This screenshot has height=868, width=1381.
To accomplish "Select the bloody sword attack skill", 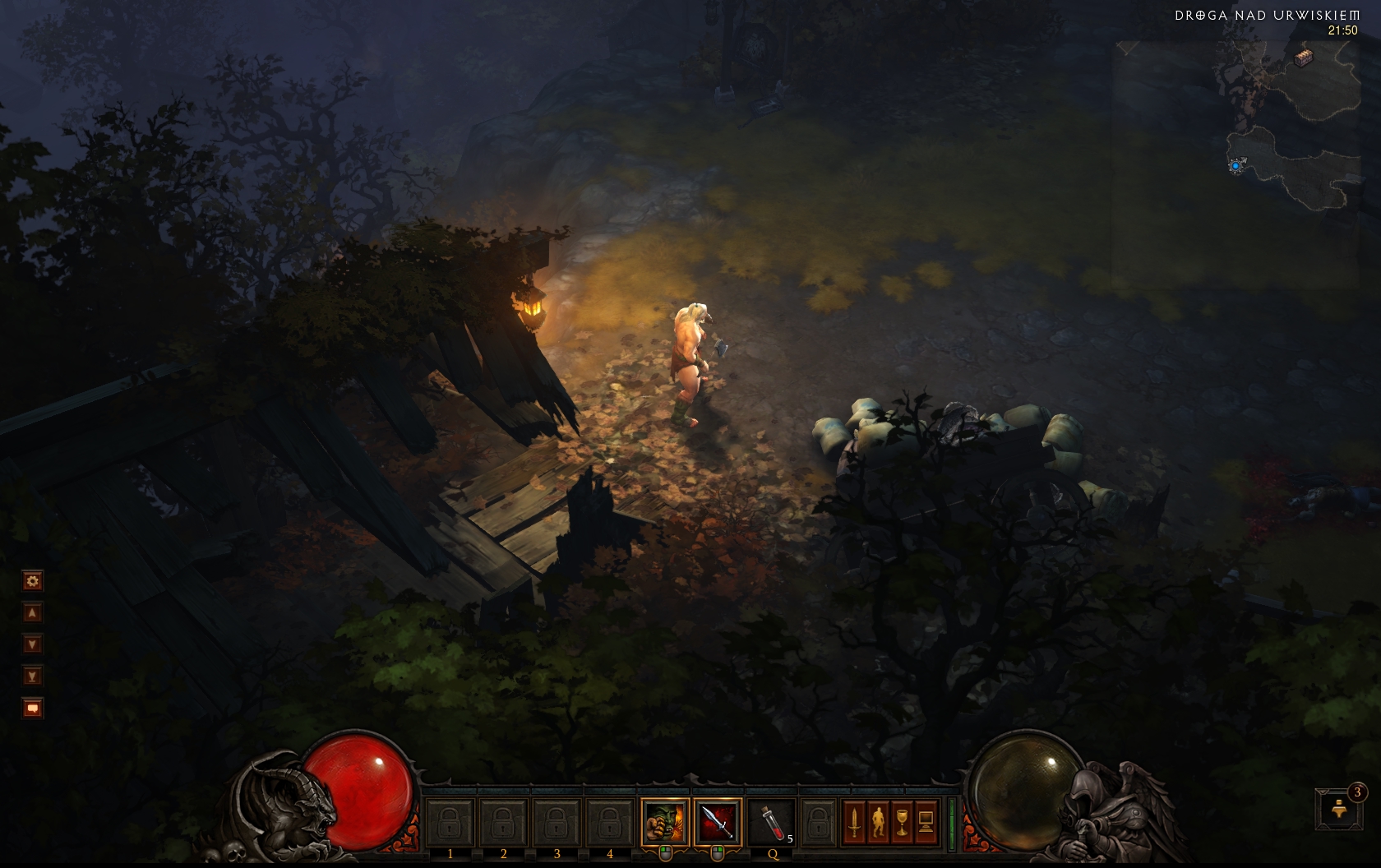I will pyautogui.click(x=718, y=821).
